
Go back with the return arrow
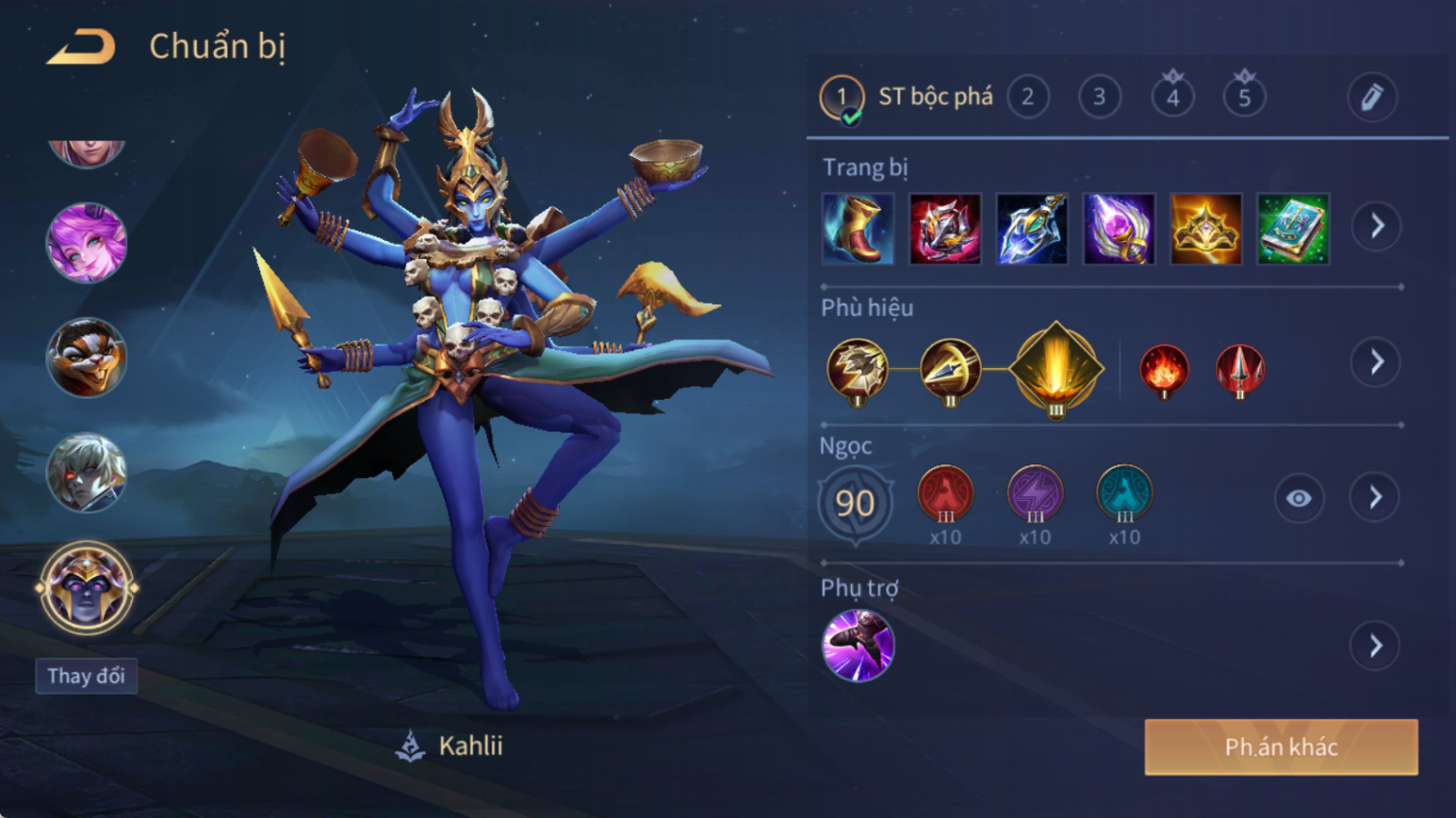pyautogui.click(x=81, y=47)
